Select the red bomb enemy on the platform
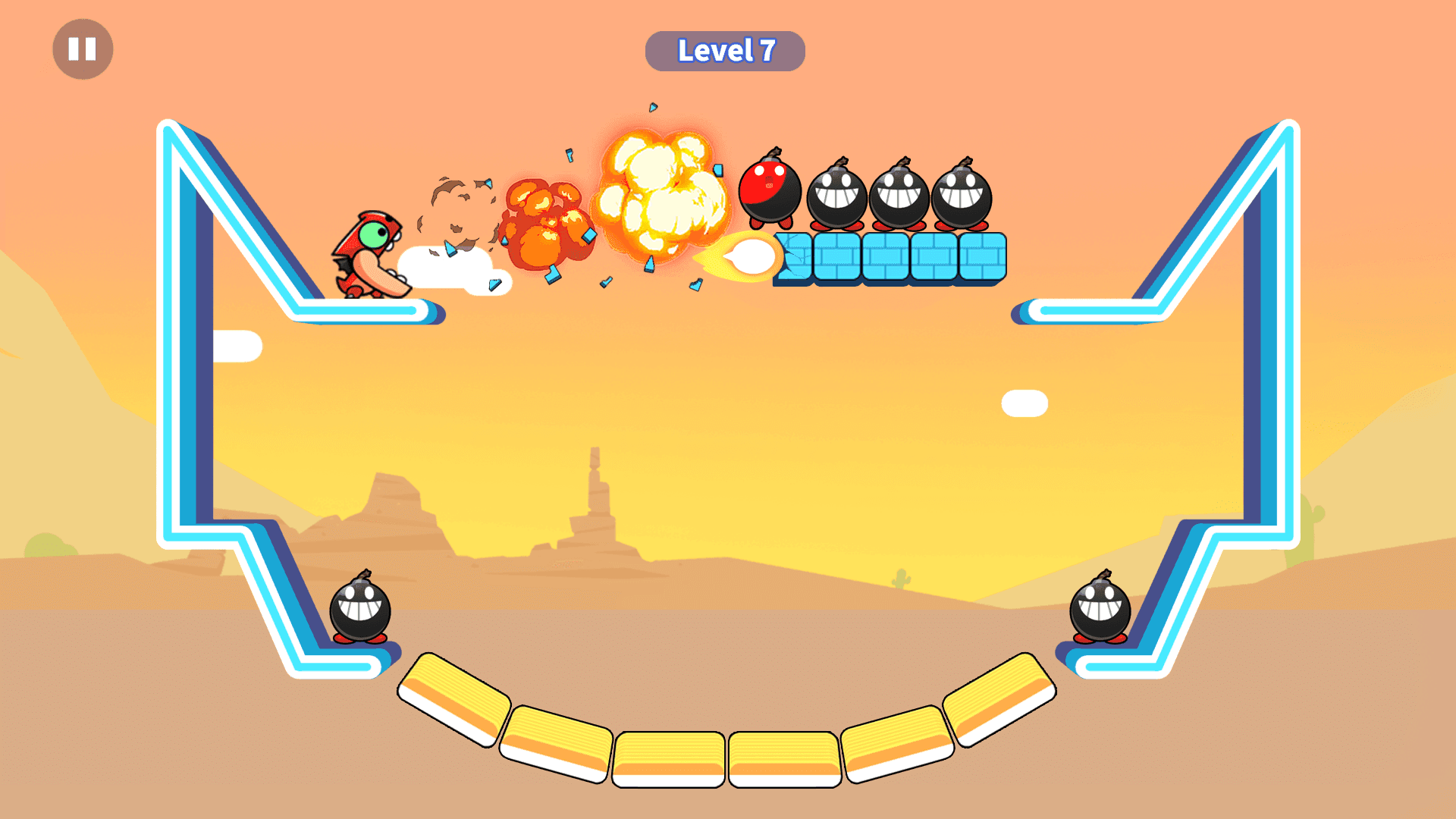Screen dimensions: 1456x819 pyautogui.click(x=770, y=190)
